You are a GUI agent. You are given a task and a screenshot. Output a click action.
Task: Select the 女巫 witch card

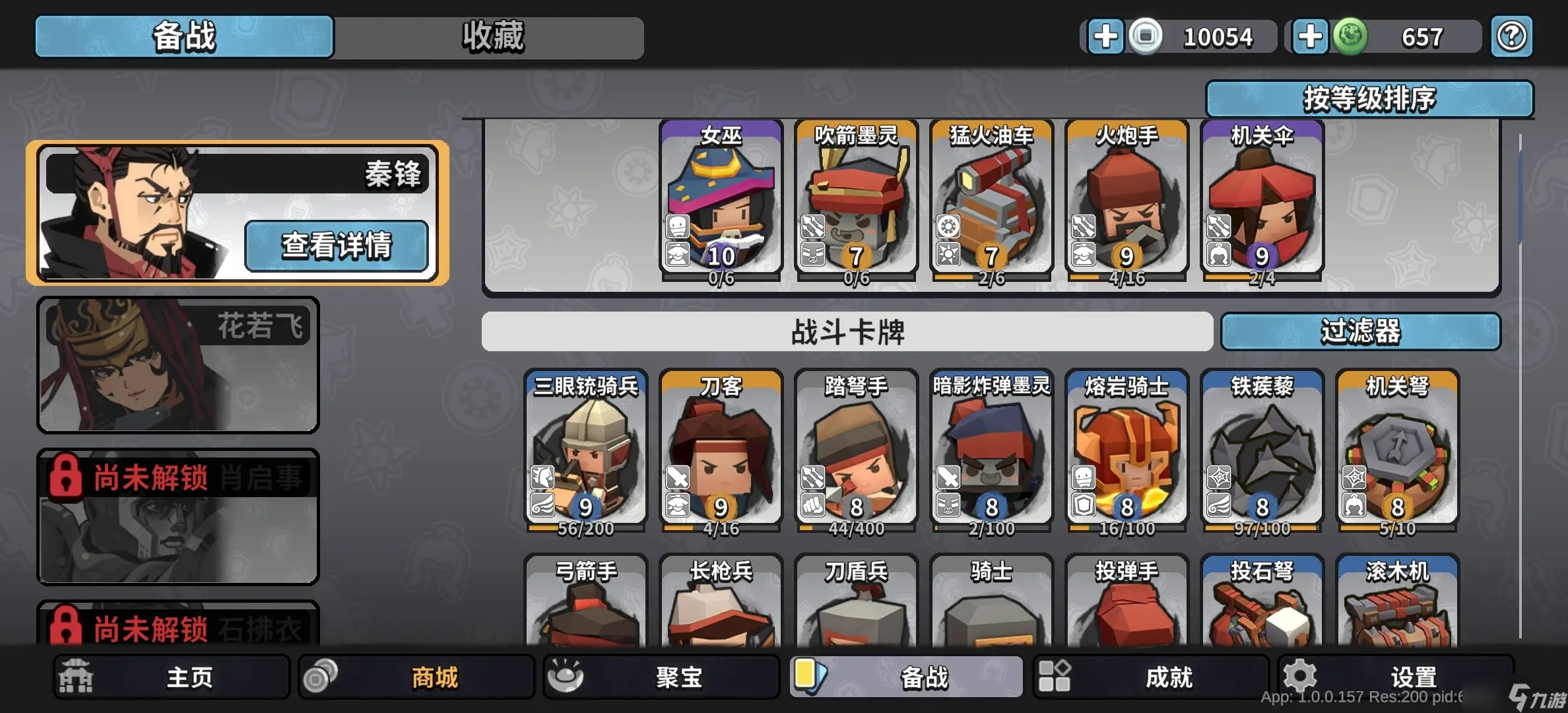[x=719, y=198]
